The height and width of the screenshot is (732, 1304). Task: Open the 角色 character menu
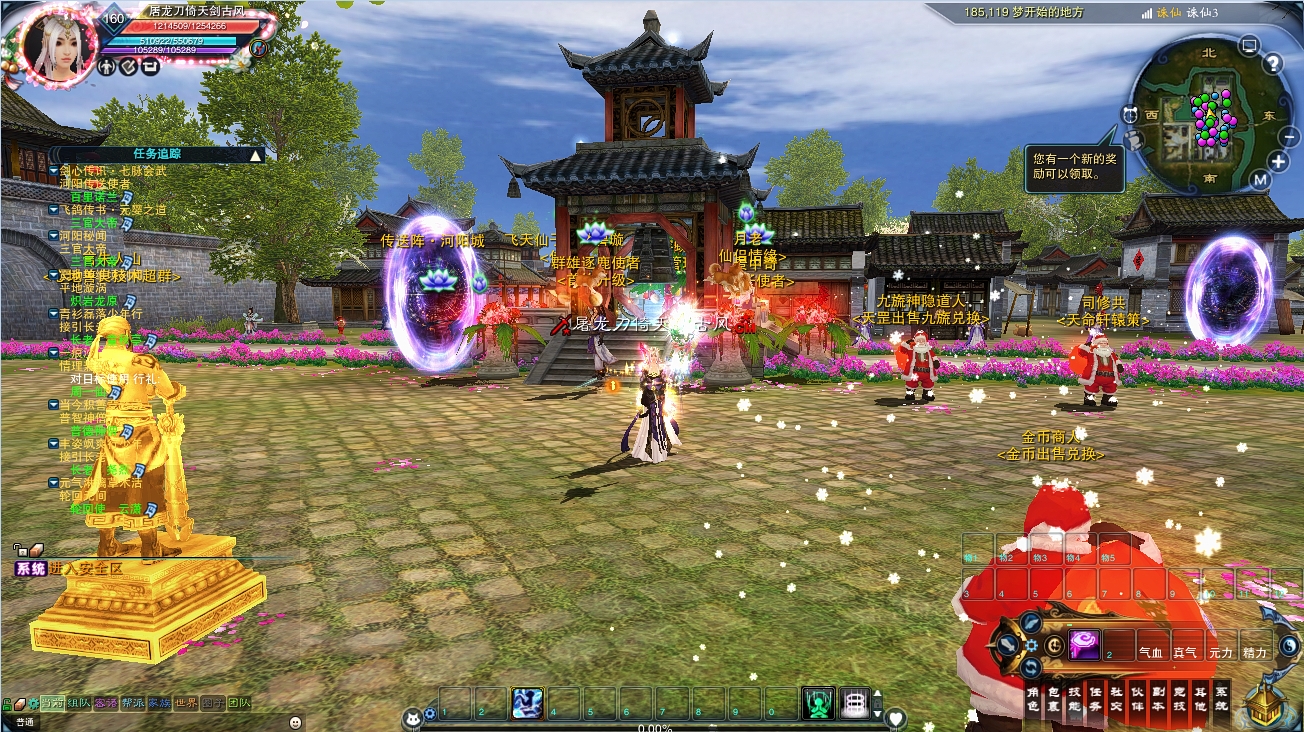coord(1033,699)
